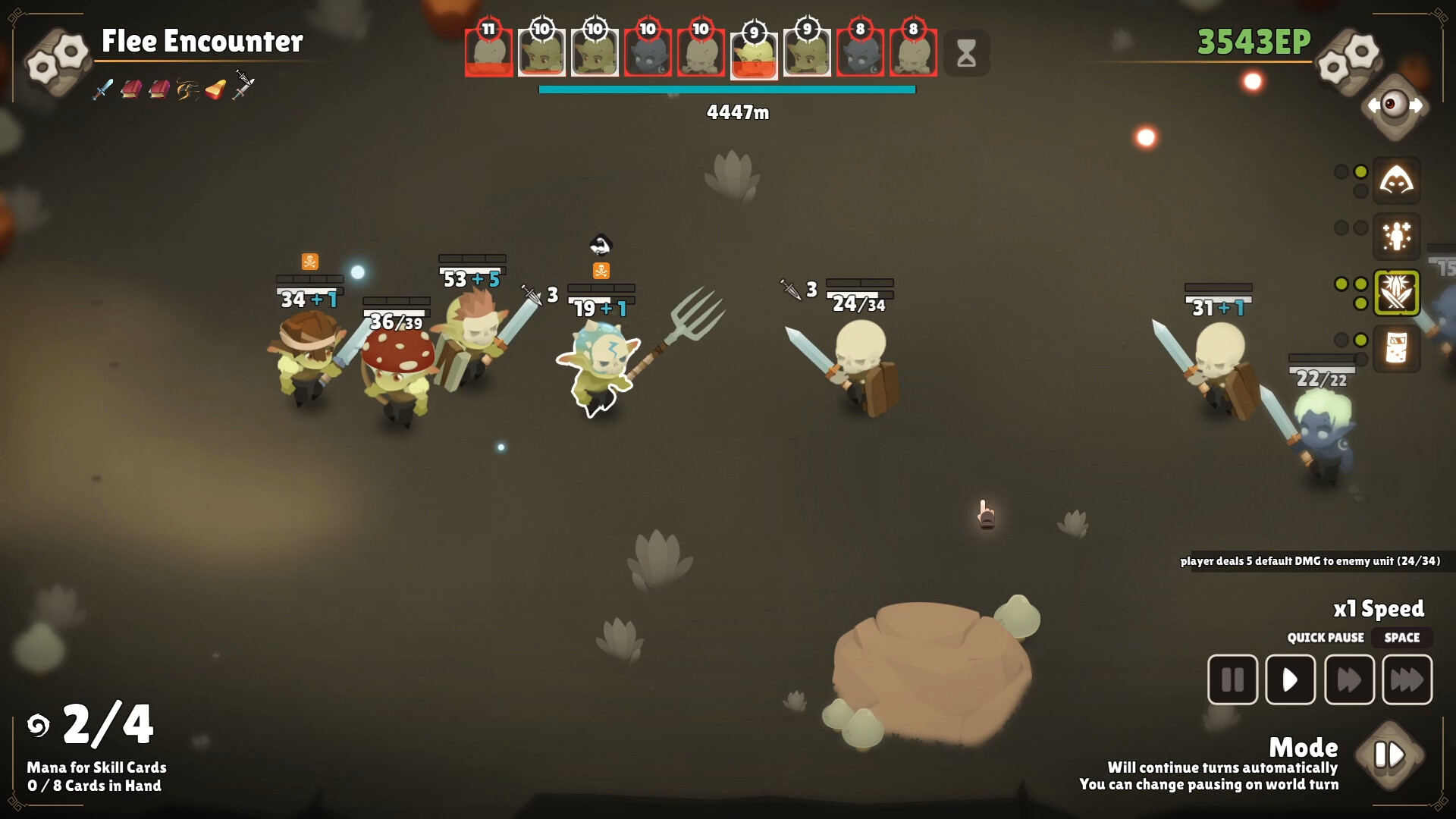Set normal speed with the single play arrow

point(1290,679)
